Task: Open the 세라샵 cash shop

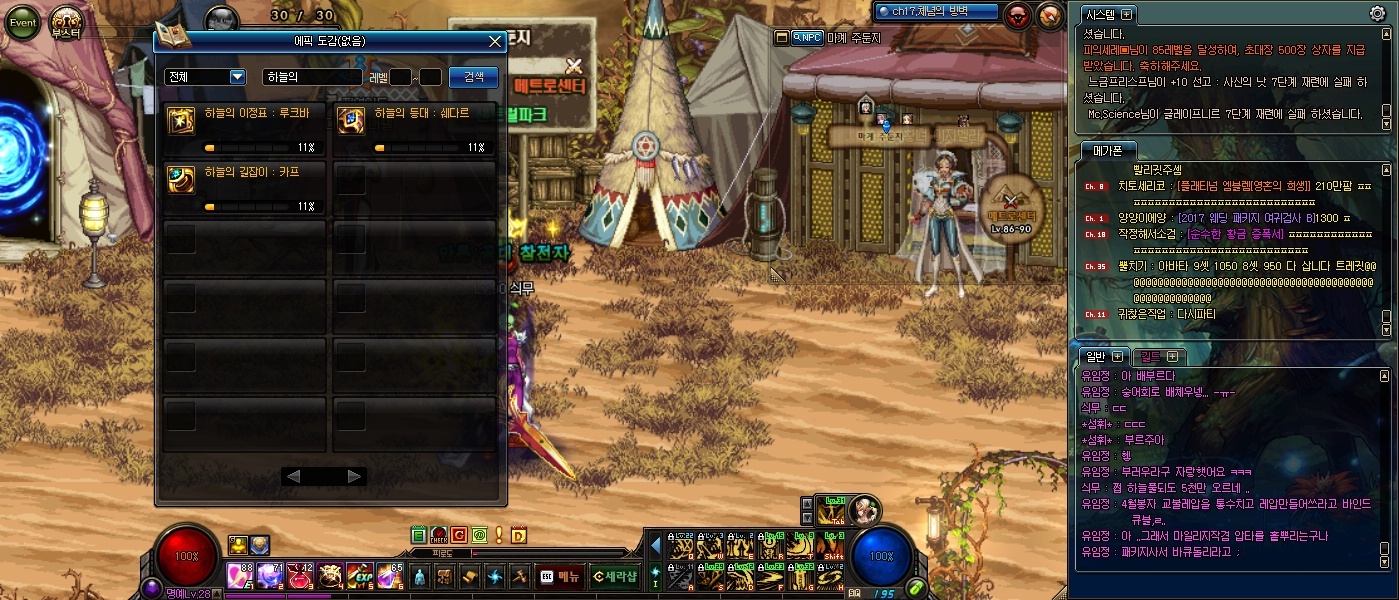Action: 613,576
